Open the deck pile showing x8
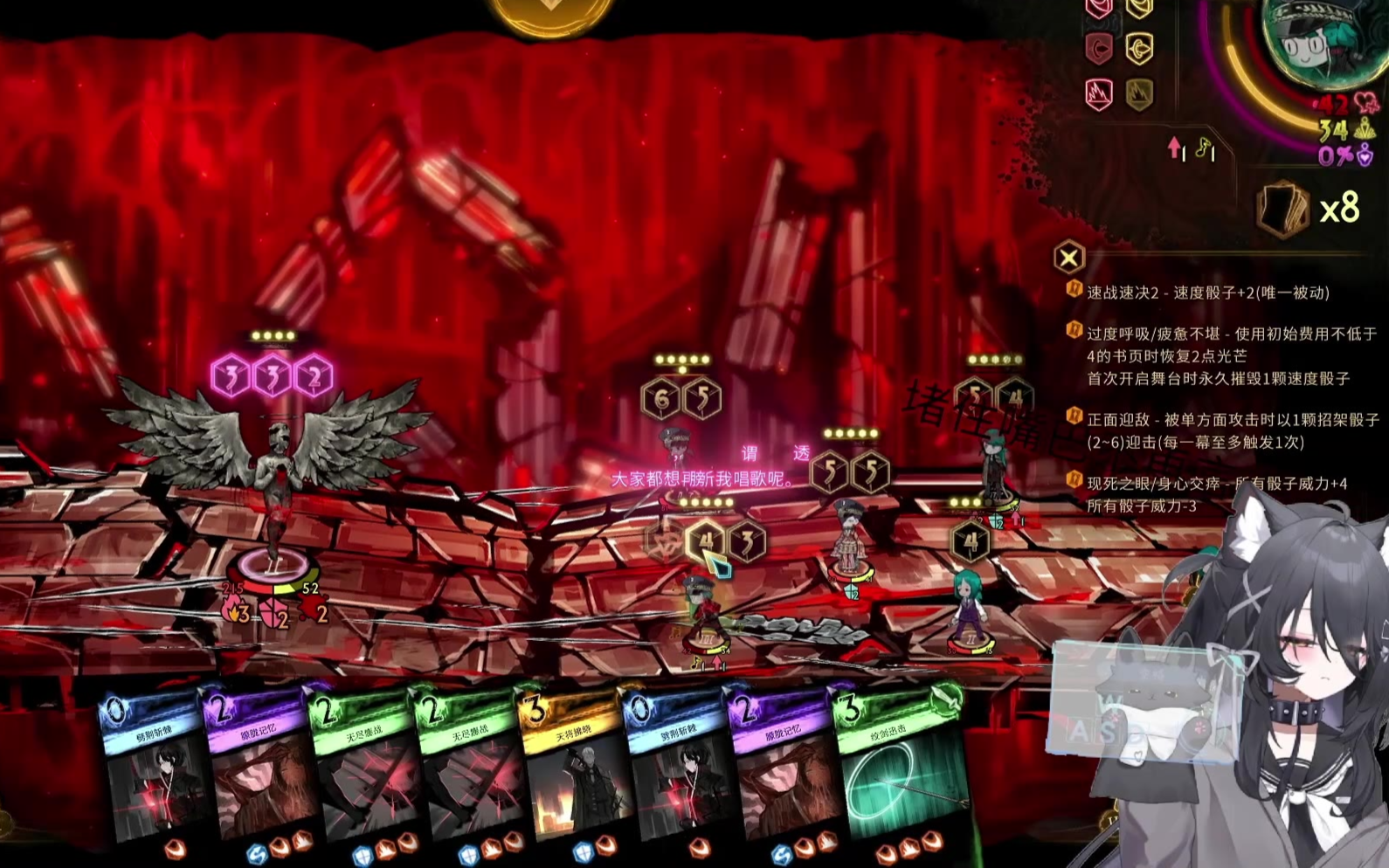Screen dimensions: 1389x868 pos(1282,209)
